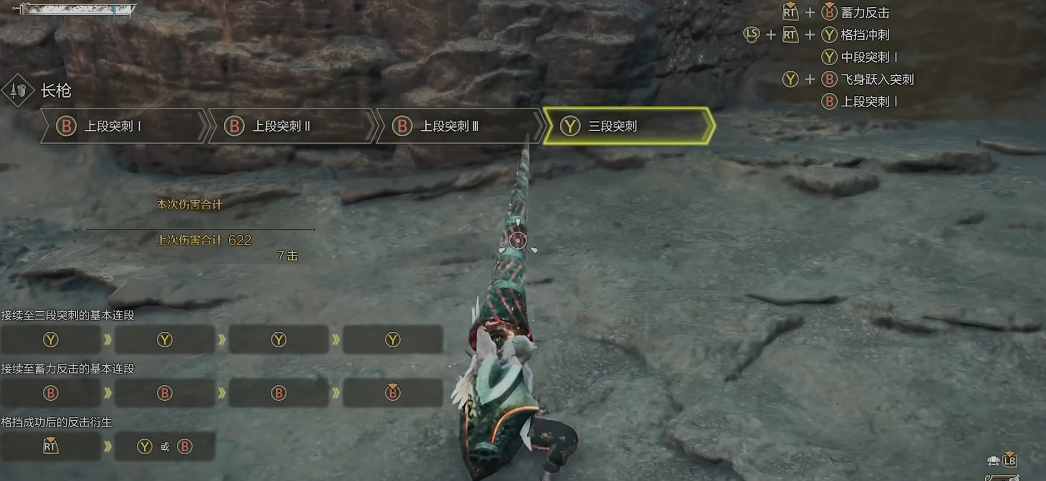1046x481 pixels.
Task: Choose 格挡冲刺 in the move list
Action: point(866,35)
